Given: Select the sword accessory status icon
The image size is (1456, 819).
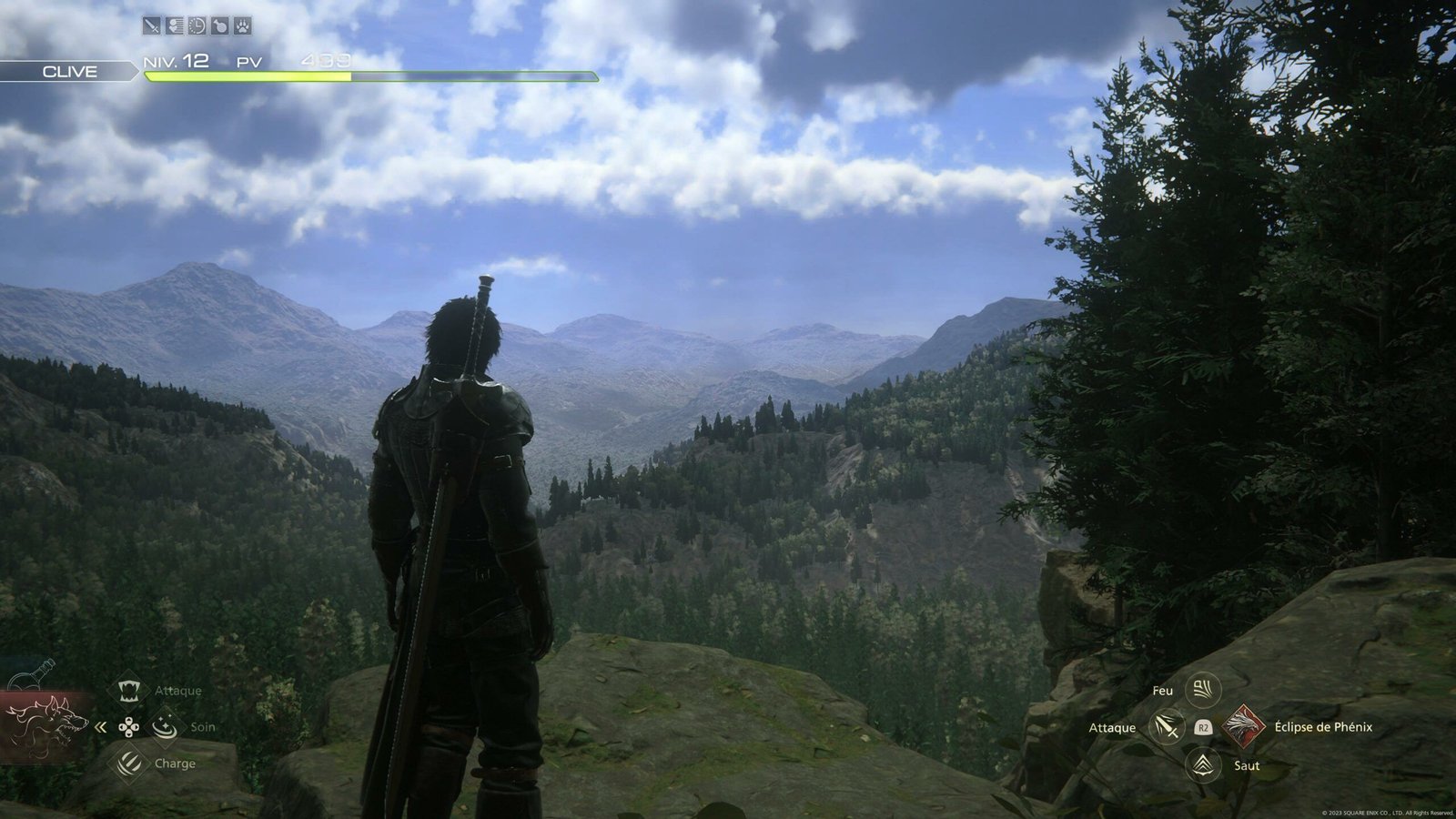Looking at the screenshot, I should (151, 26).
